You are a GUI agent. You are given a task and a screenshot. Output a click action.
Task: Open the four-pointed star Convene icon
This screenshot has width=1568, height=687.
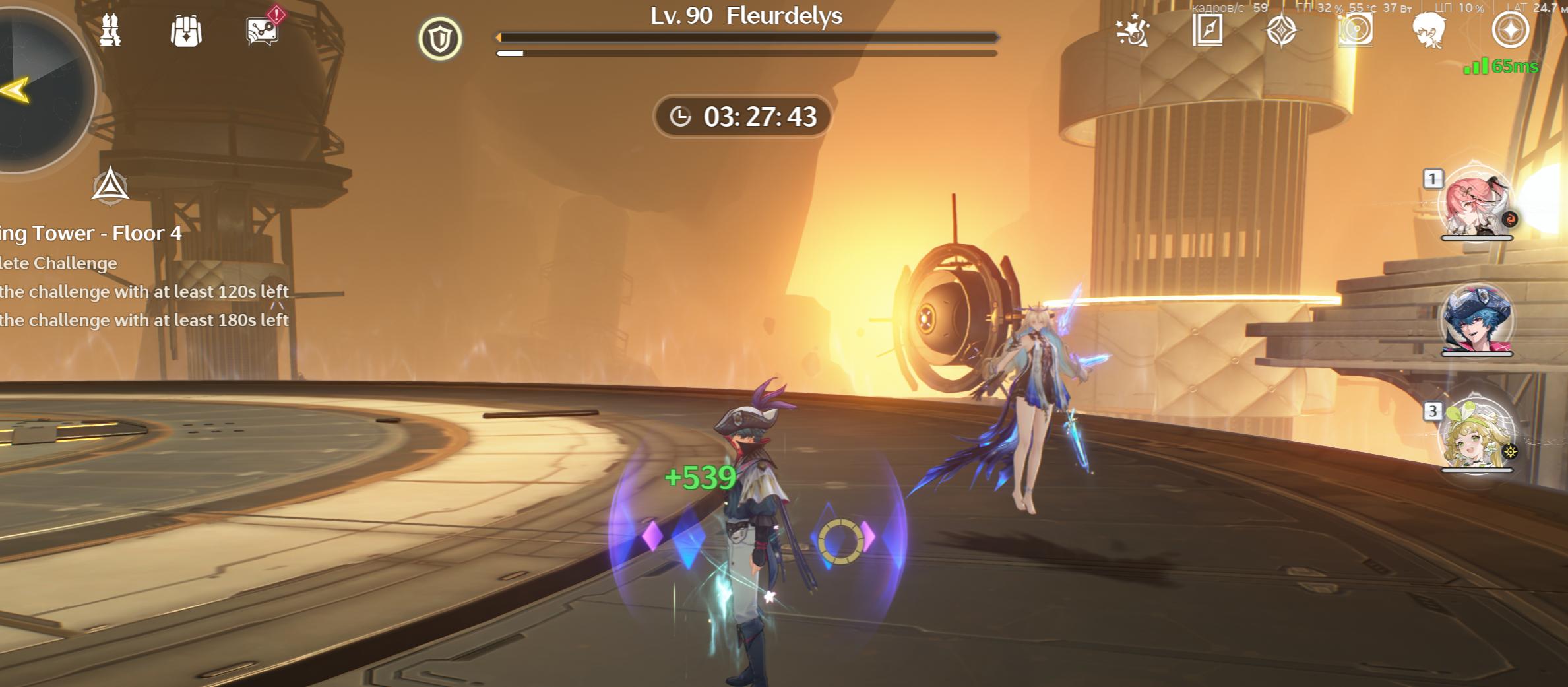tap(1281, 30)
